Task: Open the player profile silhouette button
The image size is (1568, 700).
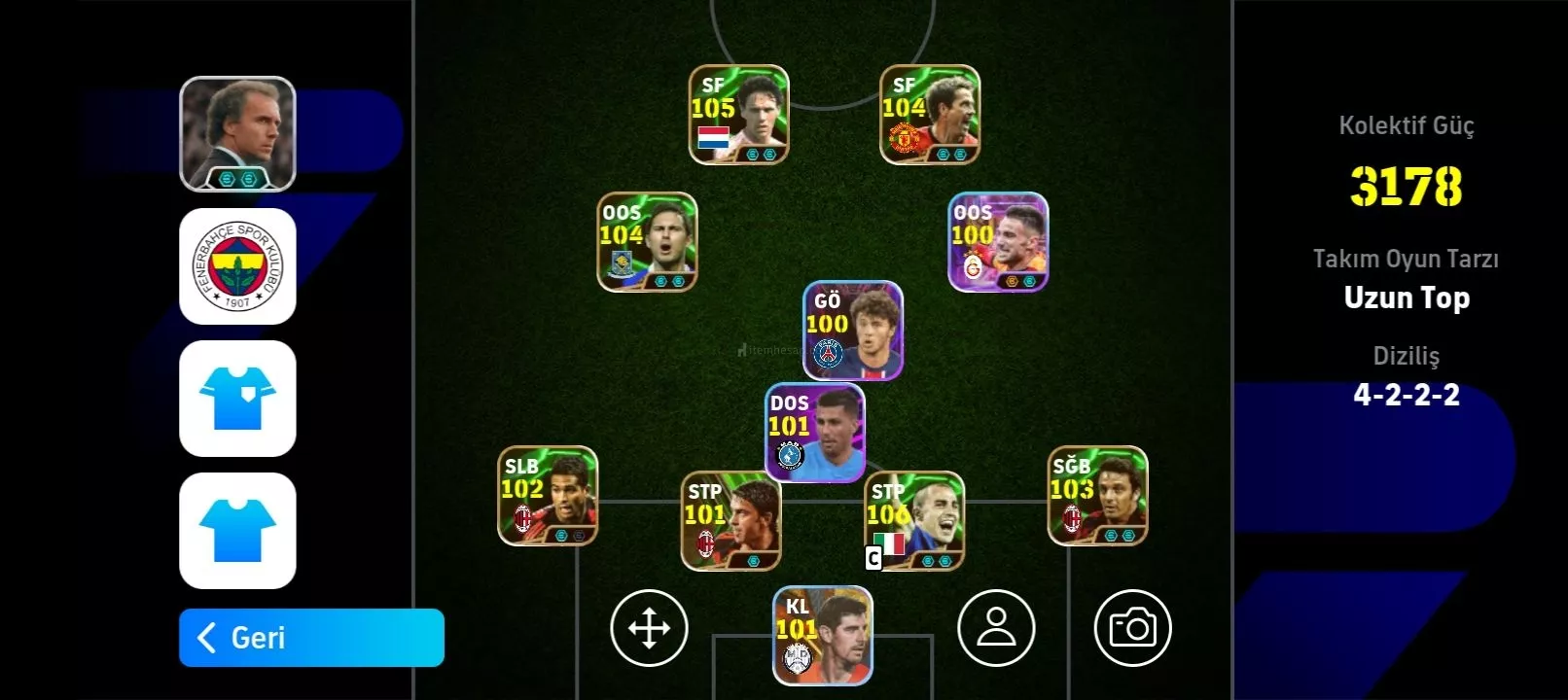Action: coord(996,628)
